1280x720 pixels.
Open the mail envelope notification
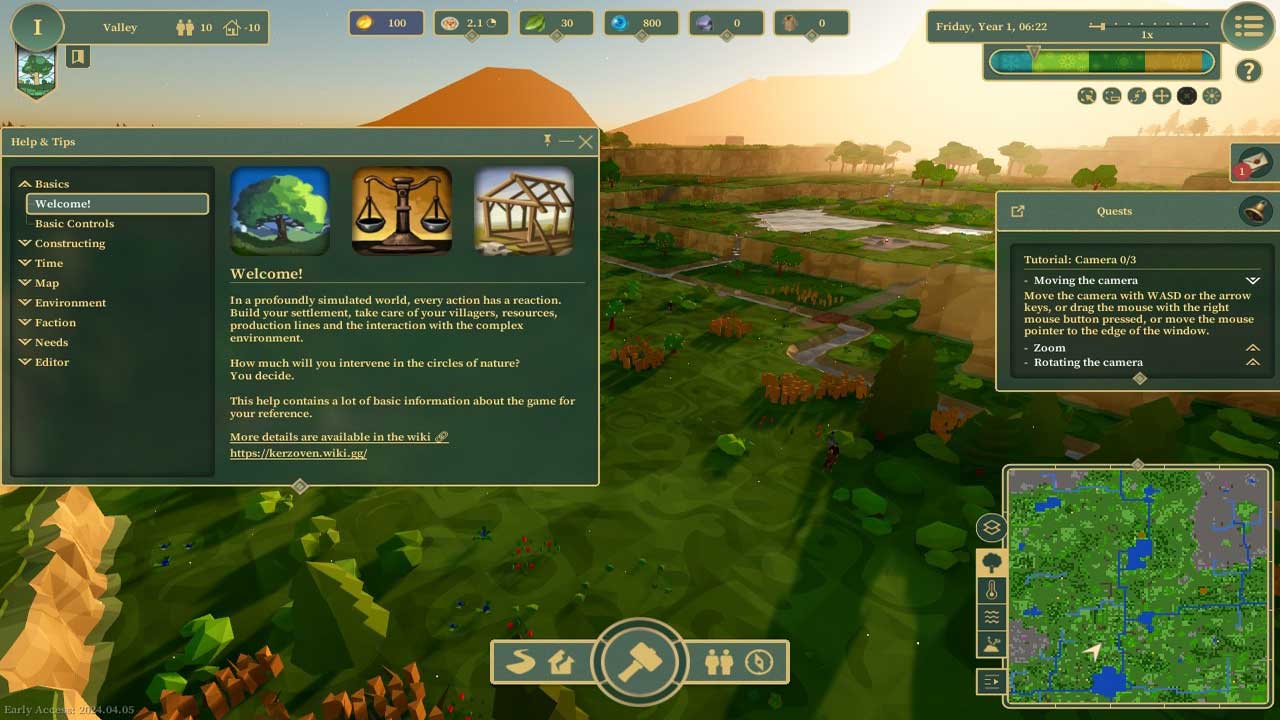click(1254, 161)
